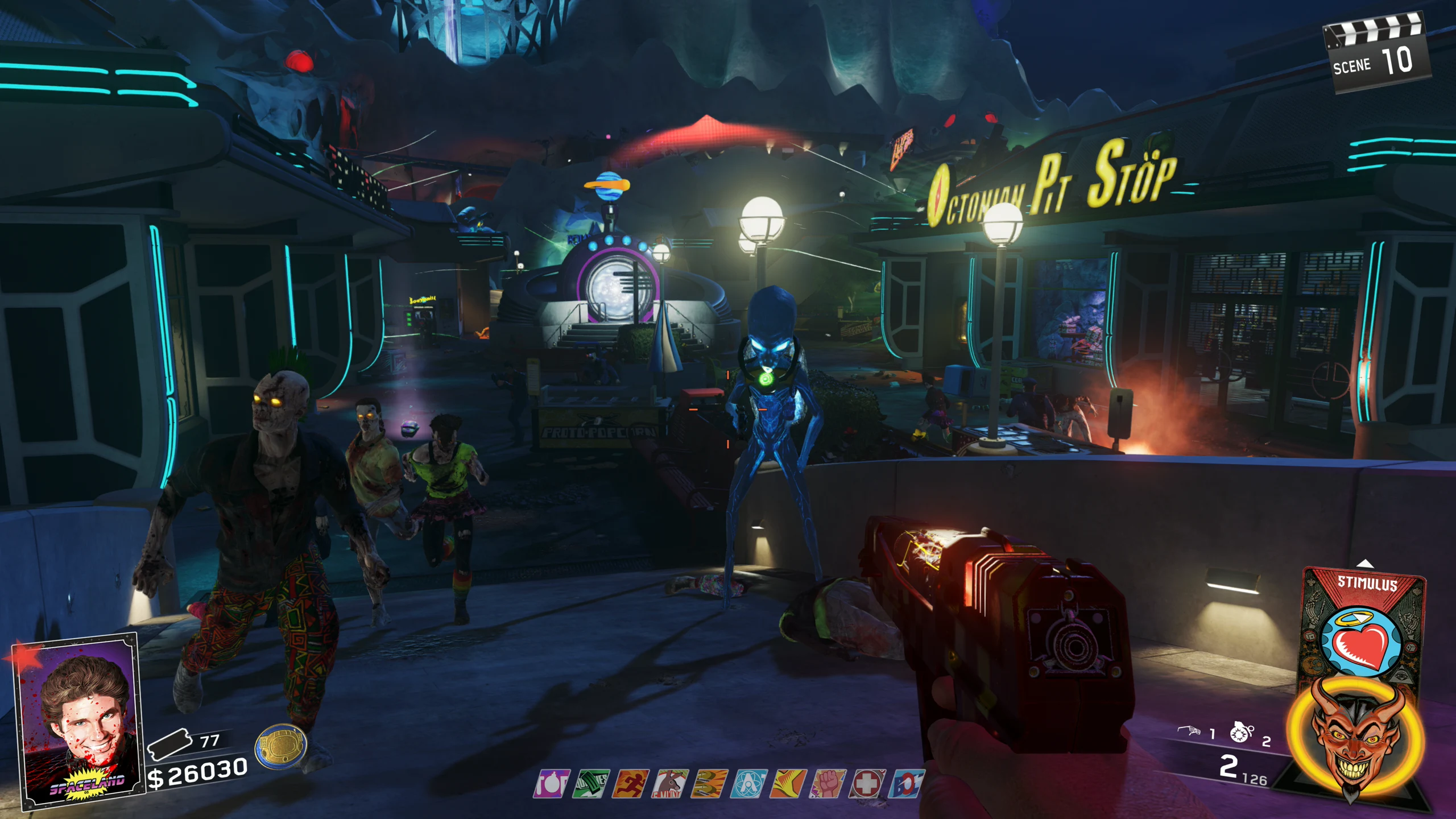Choose the grenade equipment icon
The width and height of the screenshot is (1456, 819).
(x=1241, y=733)
